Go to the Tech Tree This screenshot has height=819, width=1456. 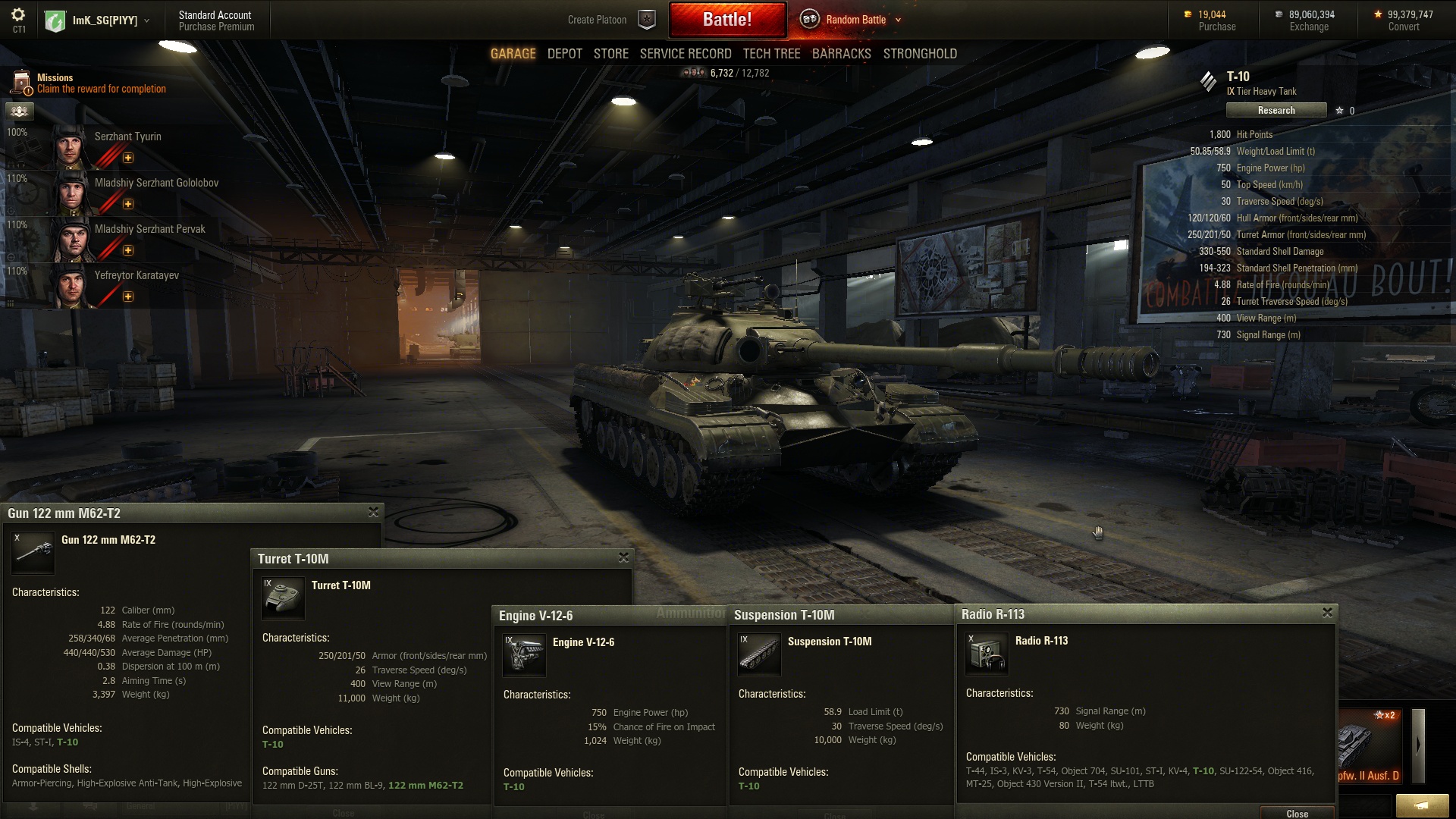pos(771,54)
